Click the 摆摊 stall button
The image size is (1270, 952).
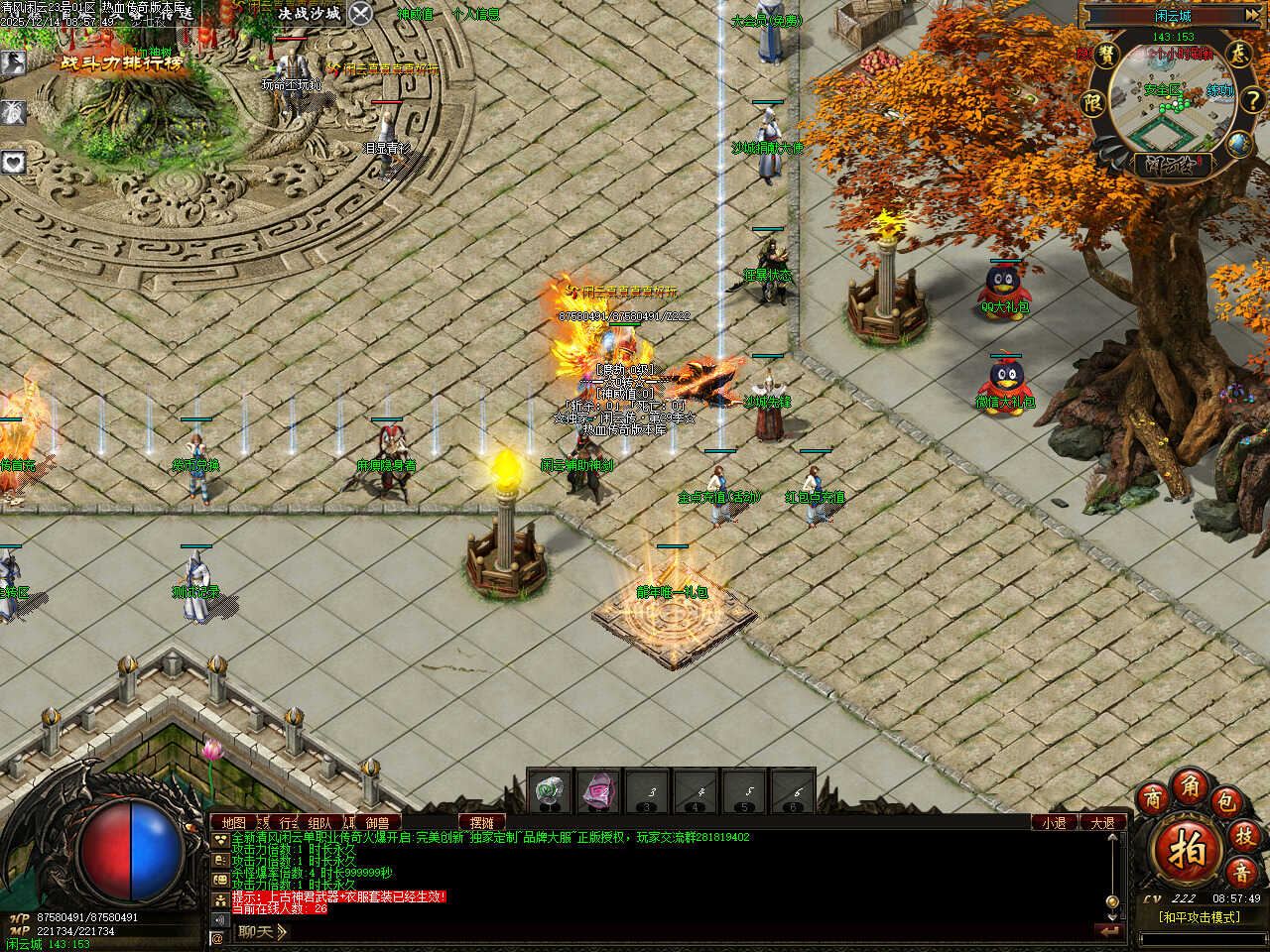tap(482, 822)
